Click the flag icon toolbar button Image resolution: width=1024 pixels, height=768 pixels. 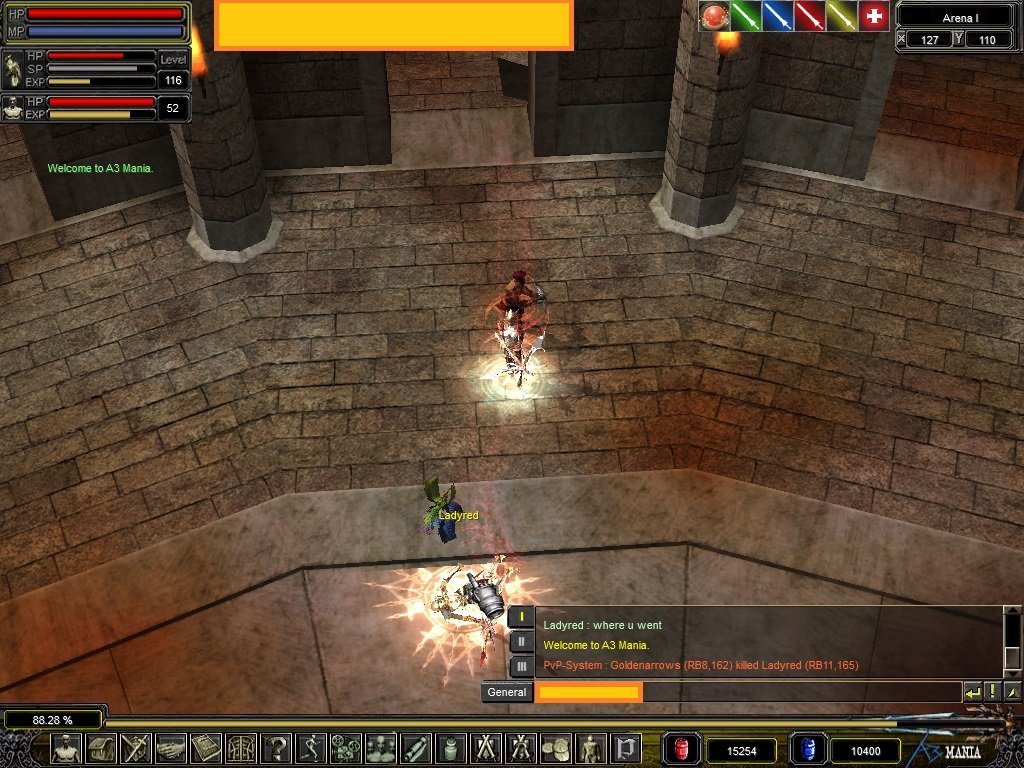[x=626, y=748]
